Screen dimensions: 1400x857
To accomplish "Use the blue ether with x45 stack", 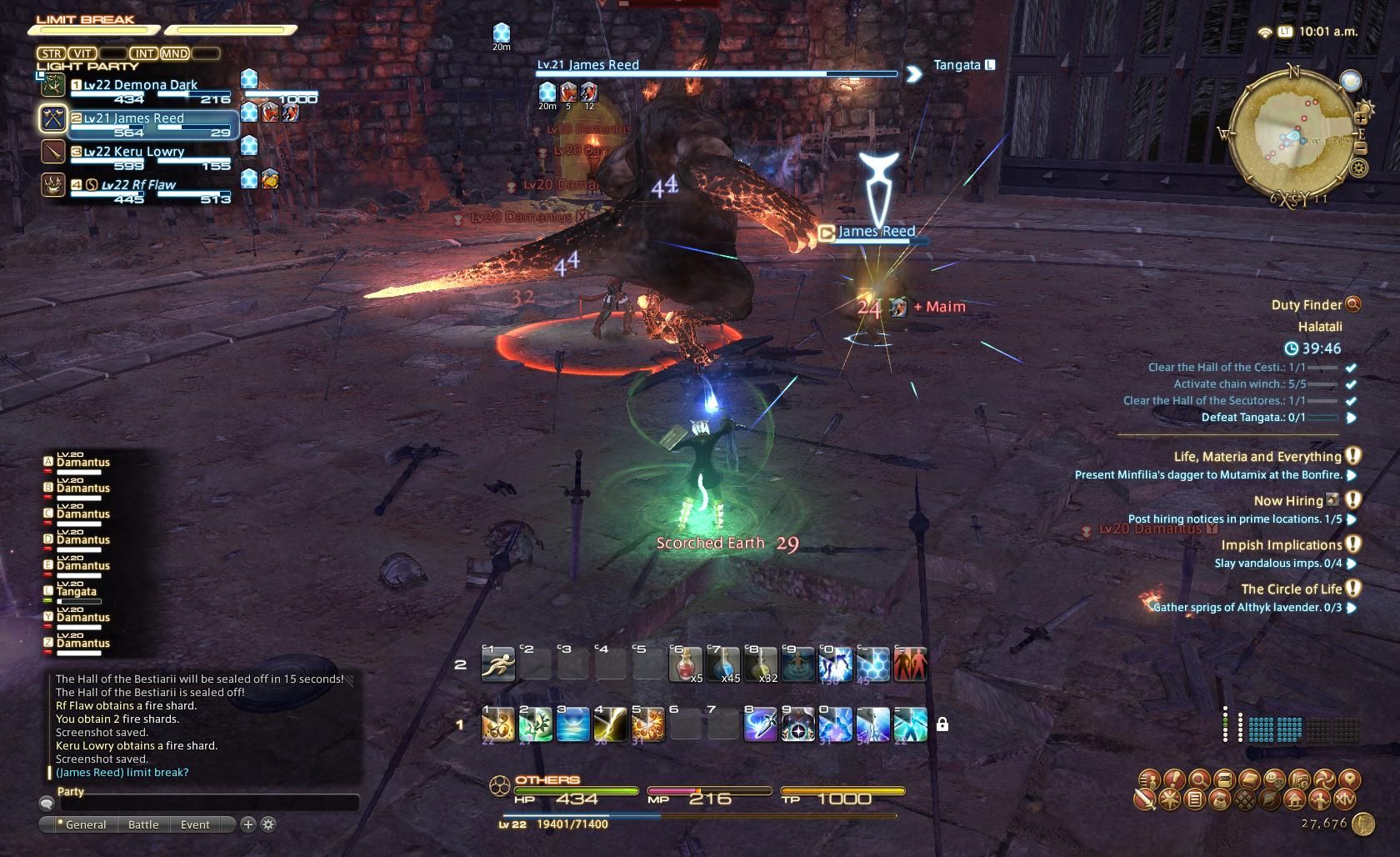I will [x=722, y=664].
